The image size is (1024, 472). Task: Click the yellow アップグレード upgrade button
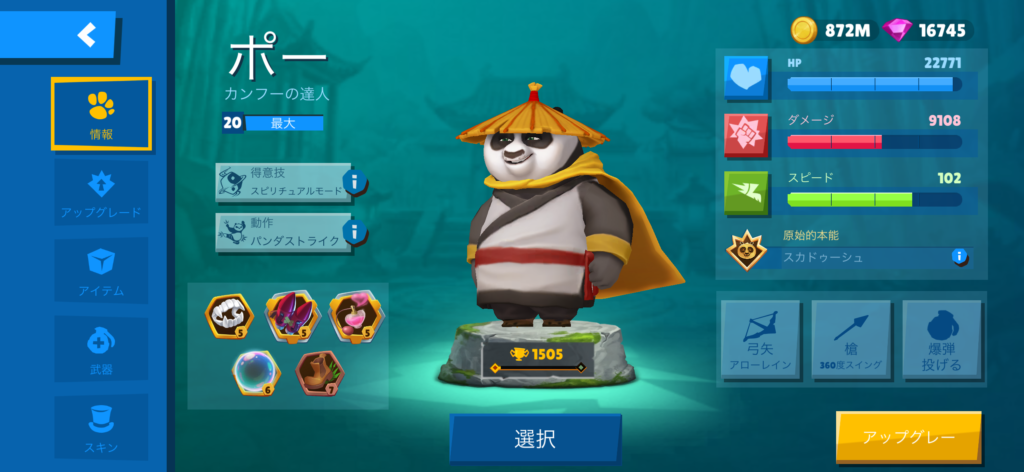908,438
